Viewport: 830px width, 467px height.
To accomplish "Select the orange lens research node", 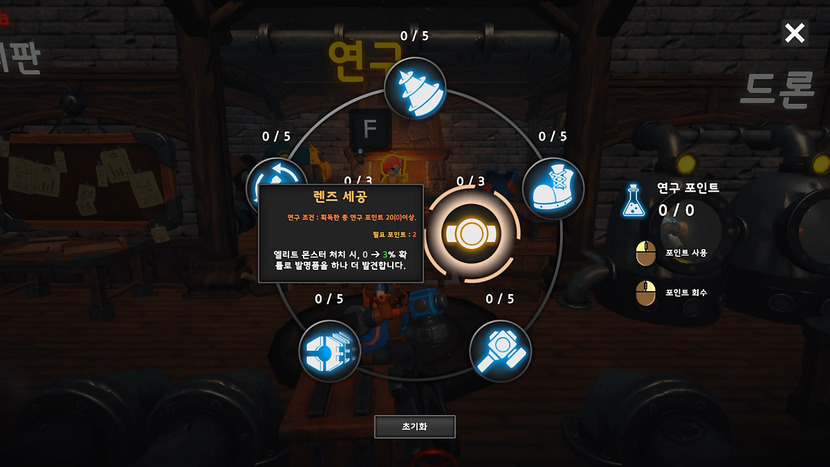I will (470, 233).
